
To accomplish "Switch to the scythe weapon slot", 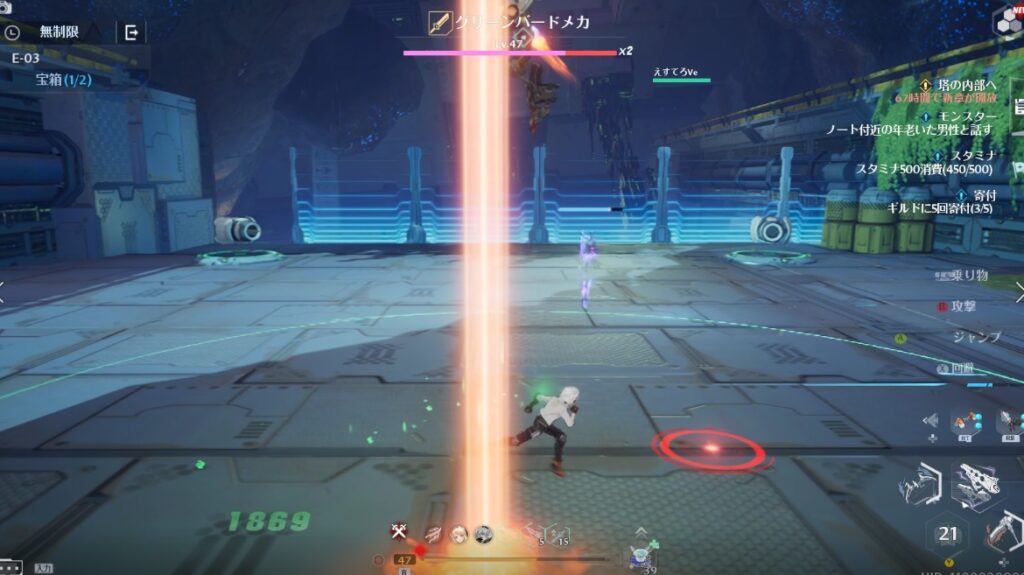I will pyautogui.click(x=1005, y=533).
